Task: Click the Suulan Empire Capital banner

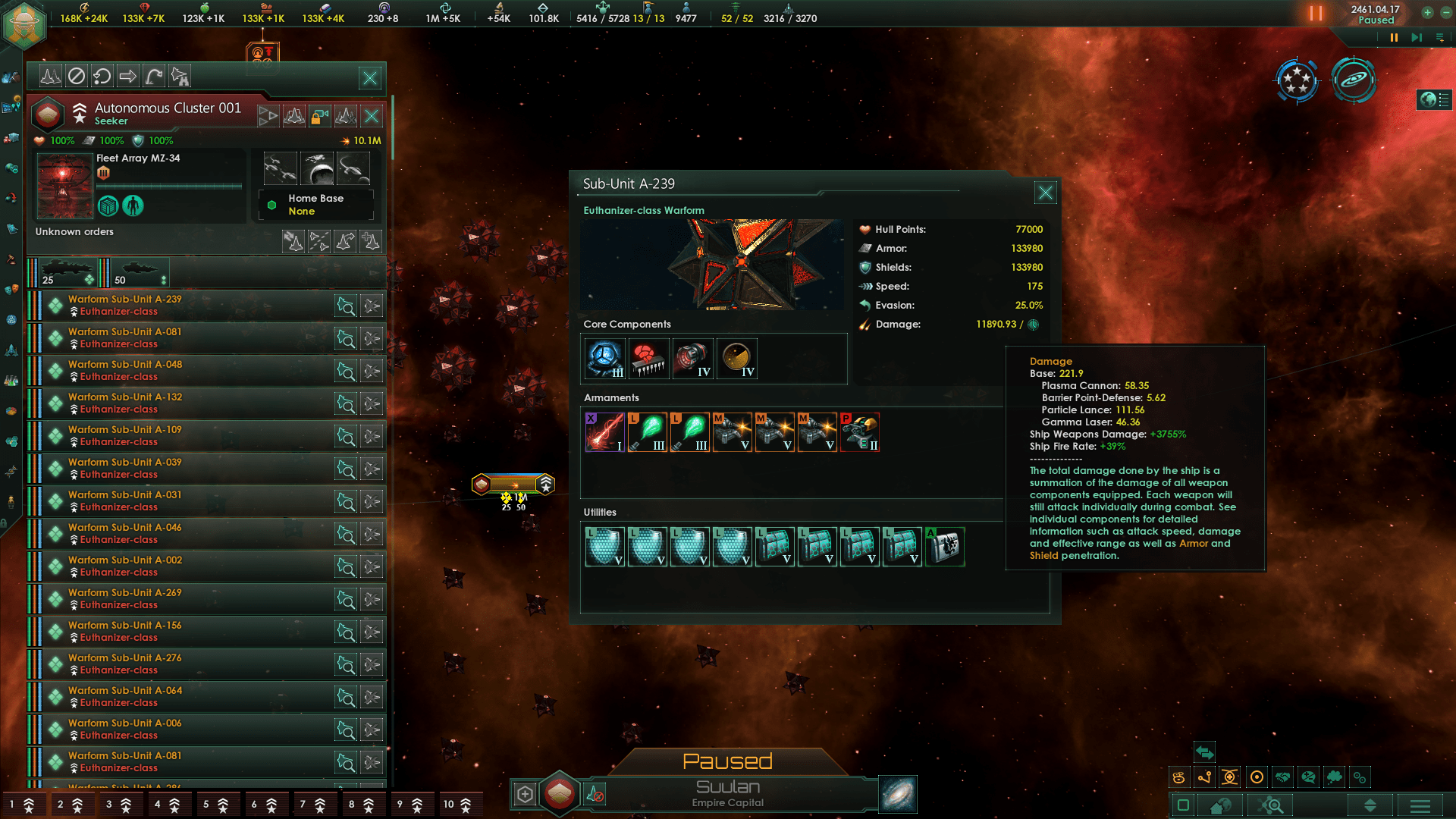Action: [x=728, y=792]
